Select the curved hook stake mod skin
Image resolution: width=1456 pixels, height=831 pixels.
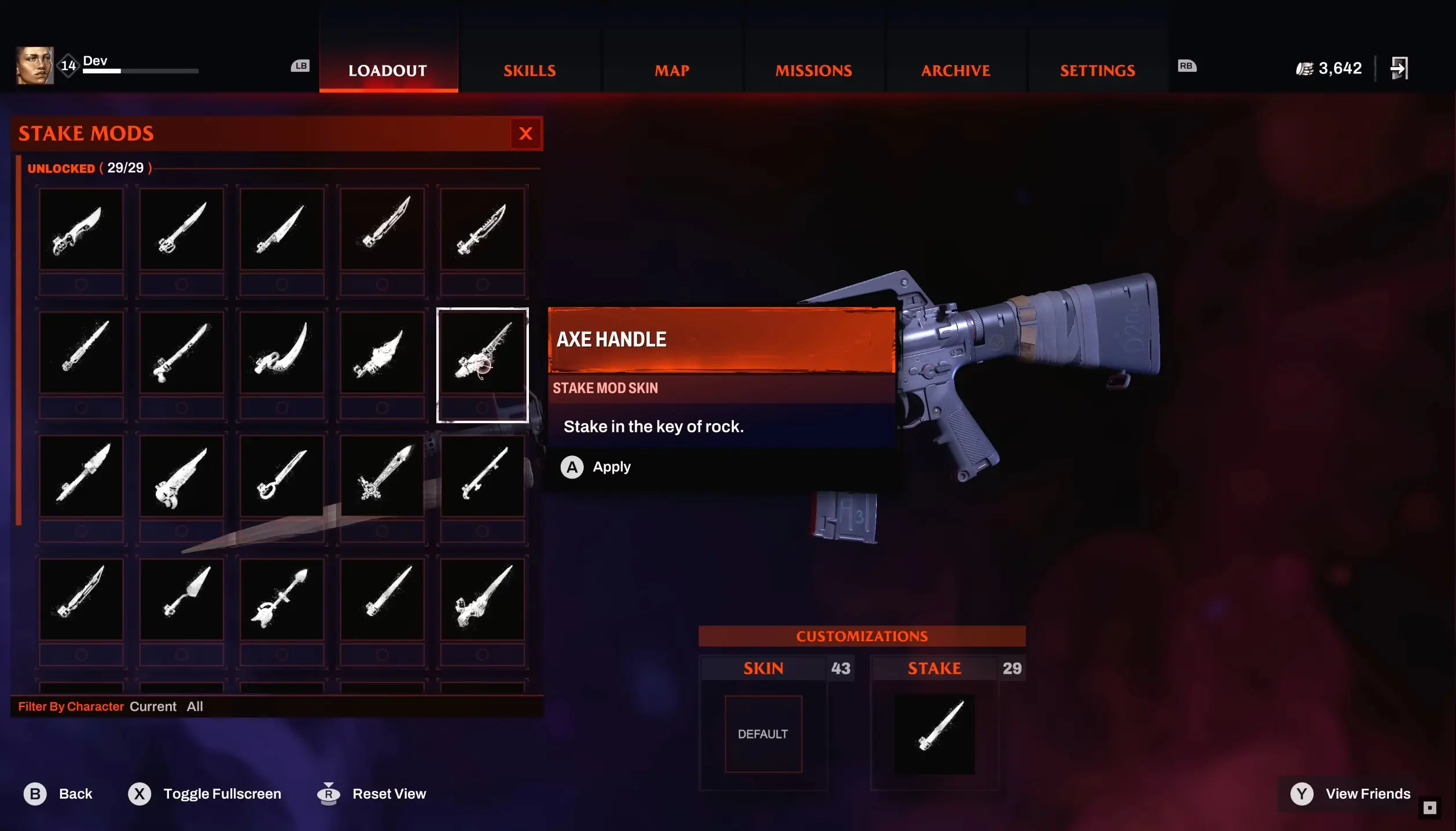coord(282,353)
